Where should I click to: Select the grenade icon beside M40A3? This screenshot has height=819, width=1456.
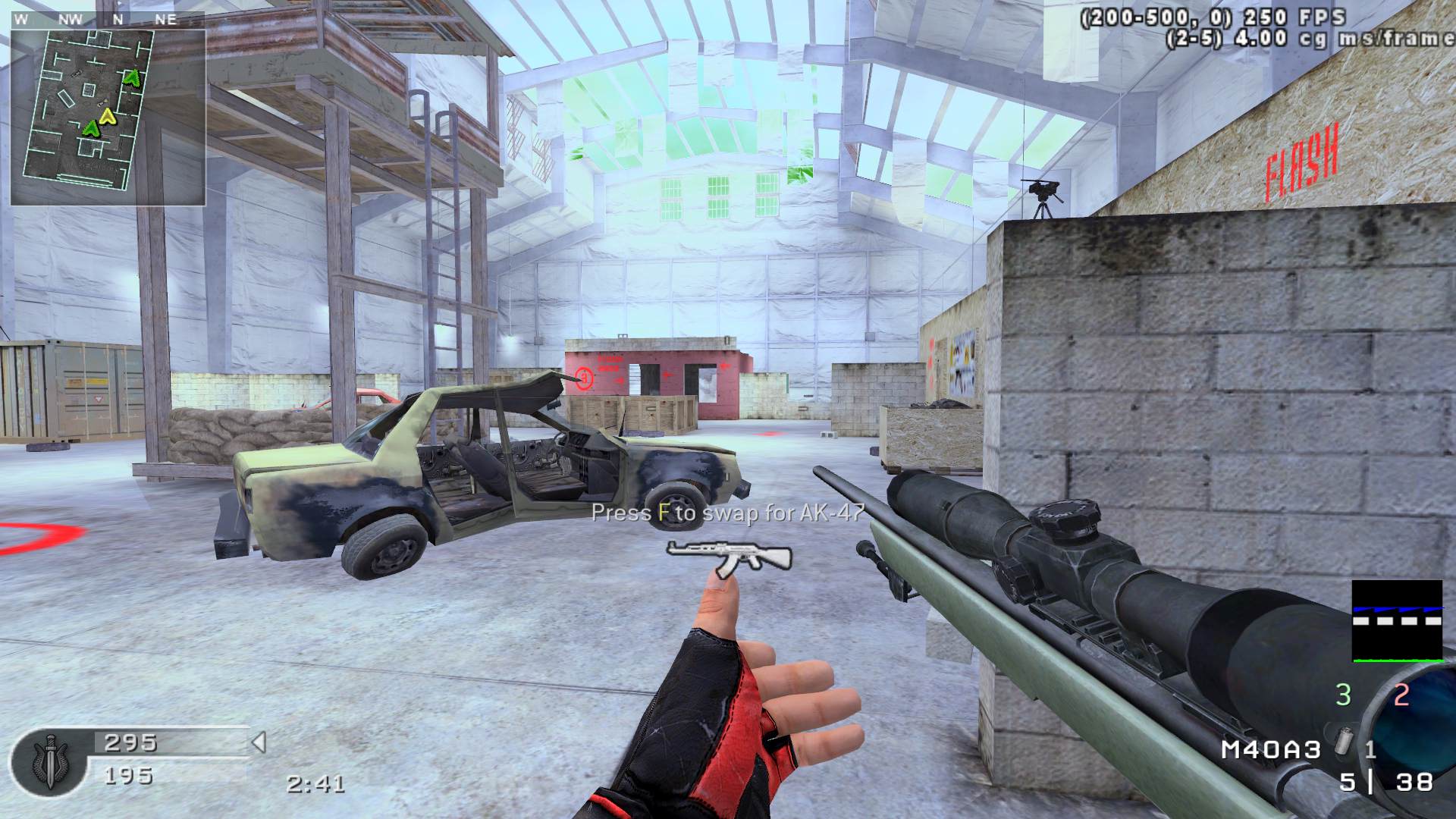1344,743
